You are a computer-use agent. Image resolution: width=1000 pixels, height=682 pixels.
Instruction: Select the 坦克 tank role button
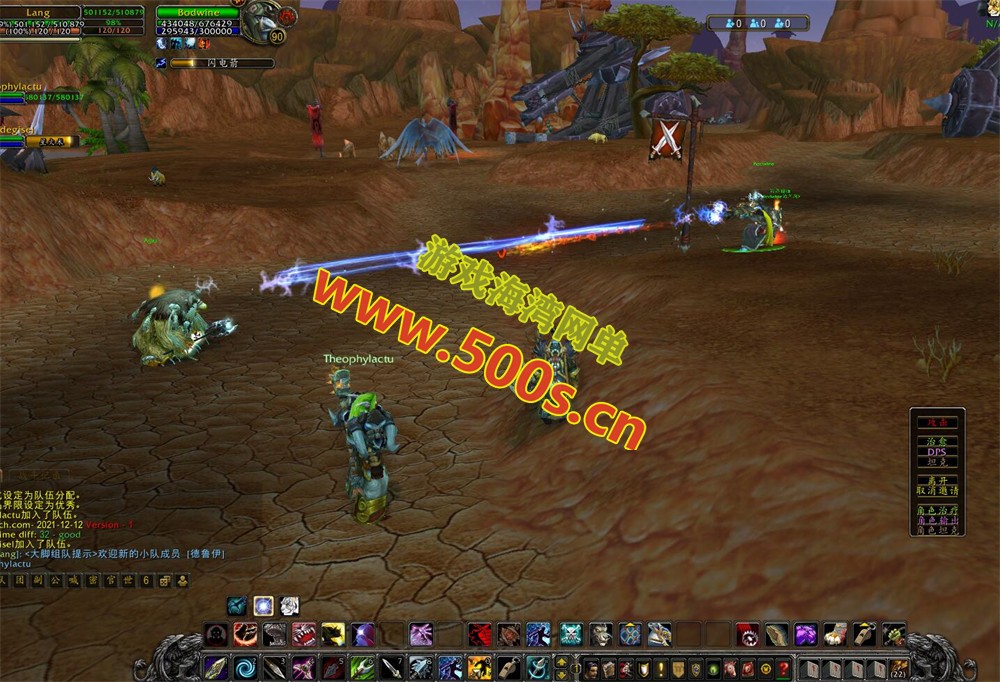coord(937,462)
